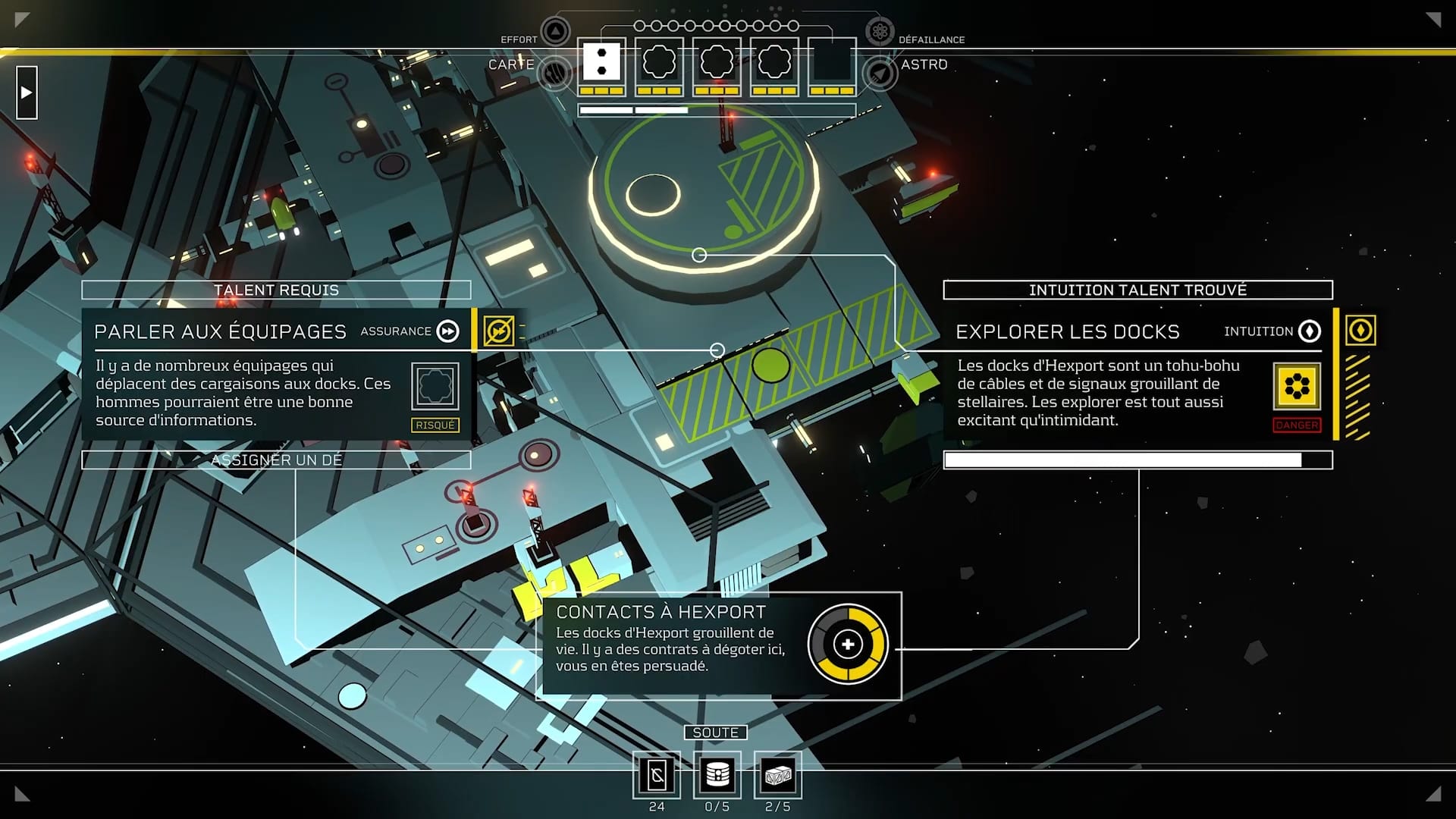
Task: Click the crossed-out Assurance talent icon
Action: [498, 331]
